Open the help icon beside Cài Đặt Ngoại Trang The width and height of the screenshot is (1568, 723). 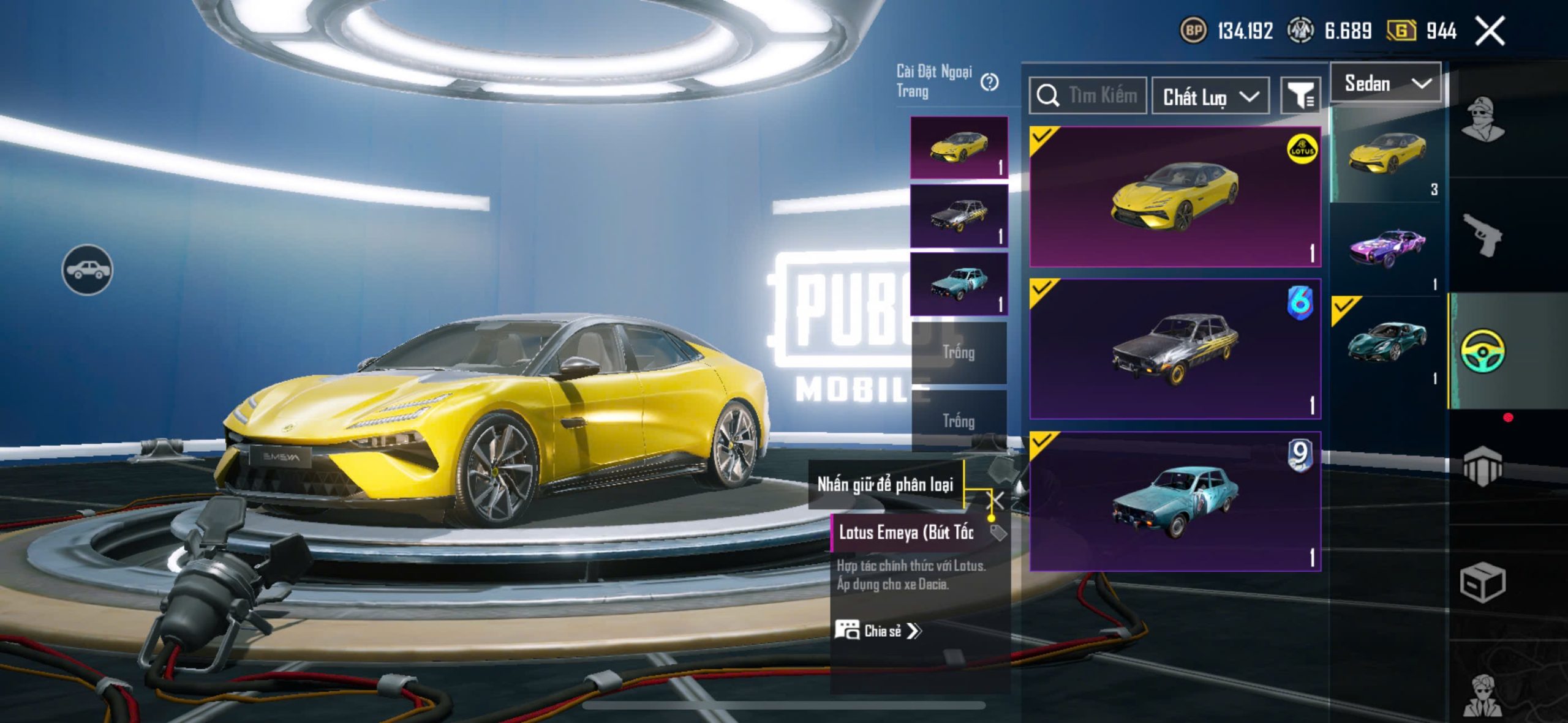pyautogui.click(x=989, y=81)
